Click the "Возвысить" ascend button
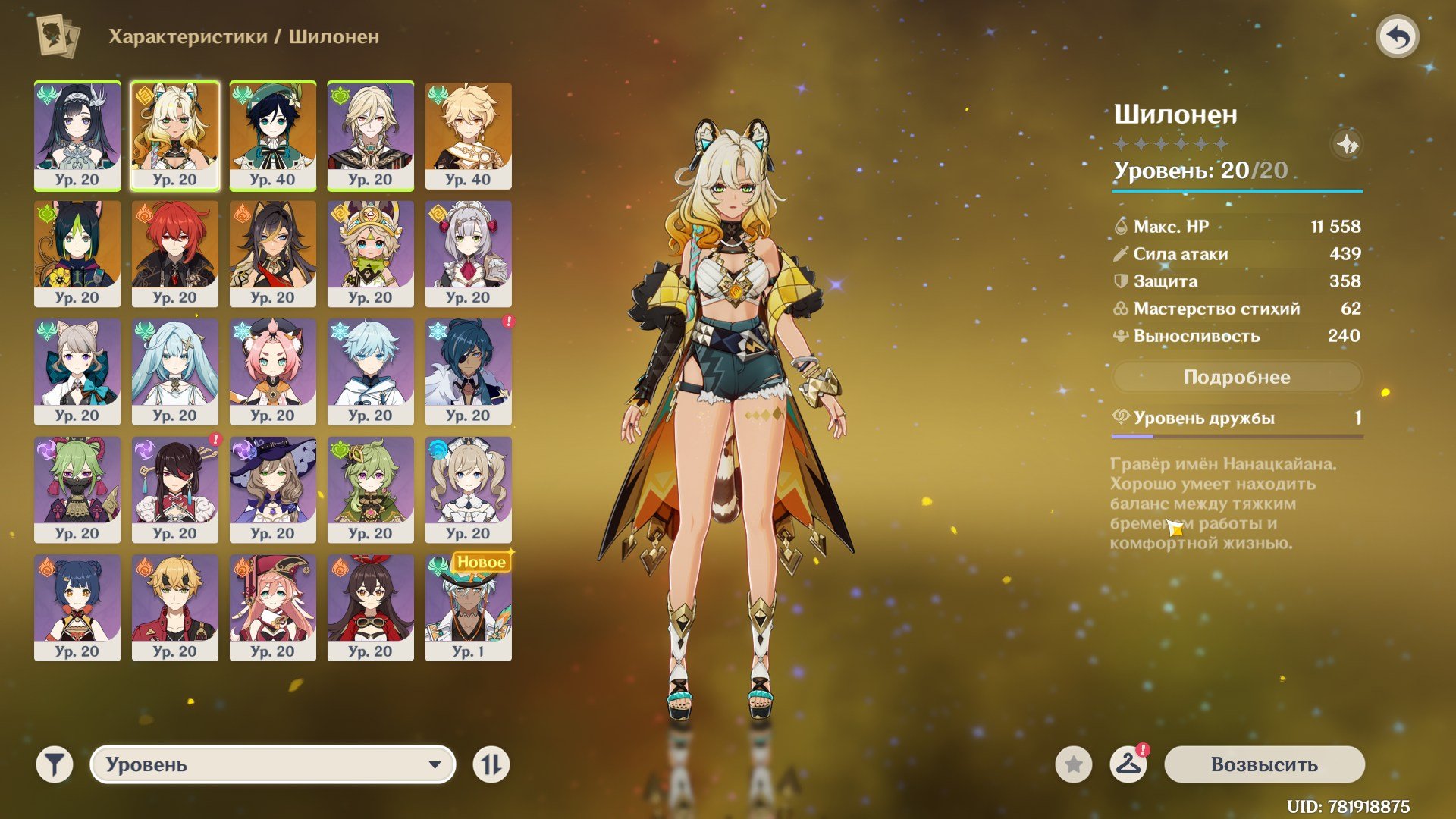The image size is (1456, 819). (x=1264, y=764)
